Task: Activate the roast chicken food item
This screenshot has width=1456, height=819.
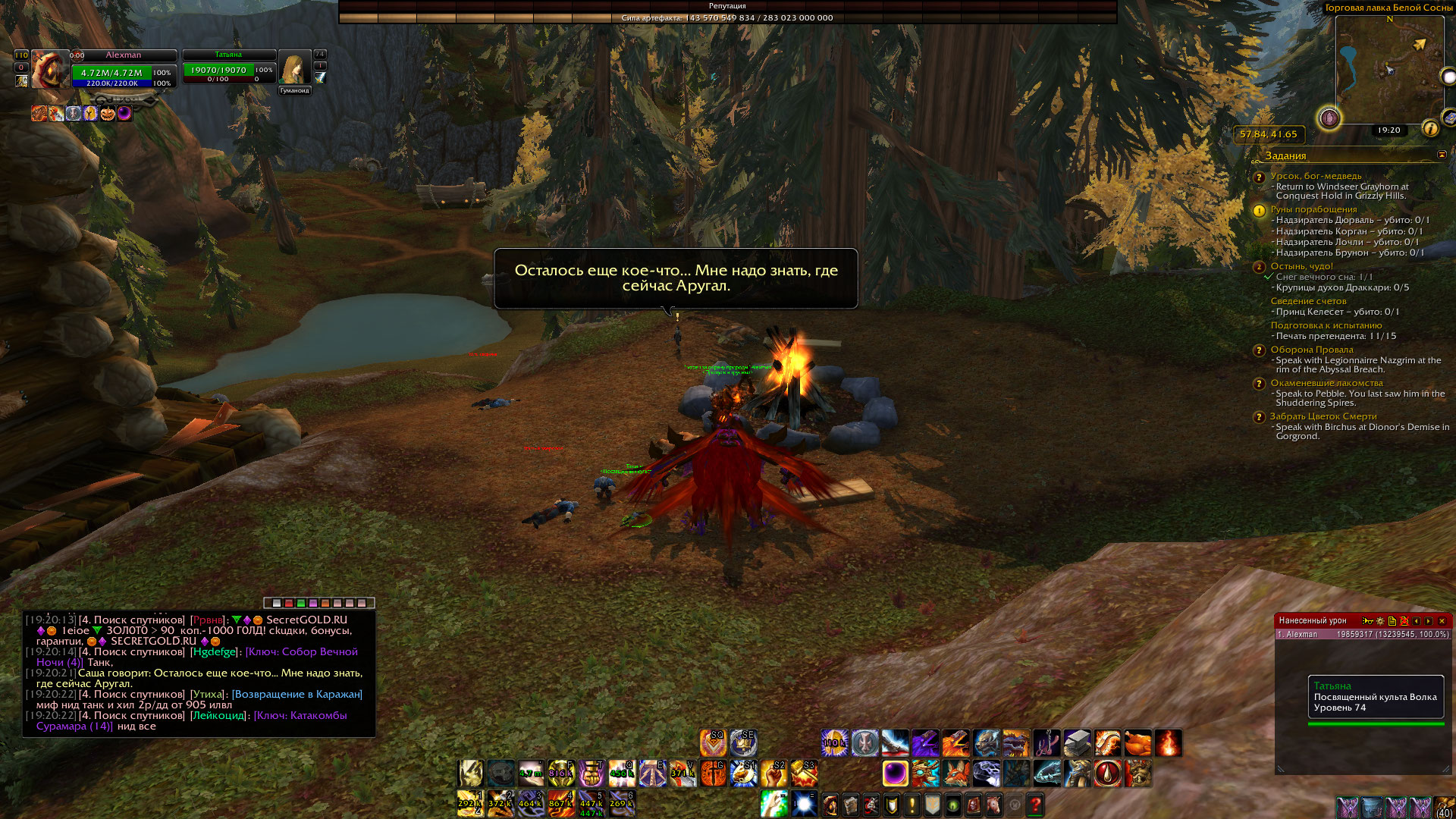Action: (x=1137, y=743)
